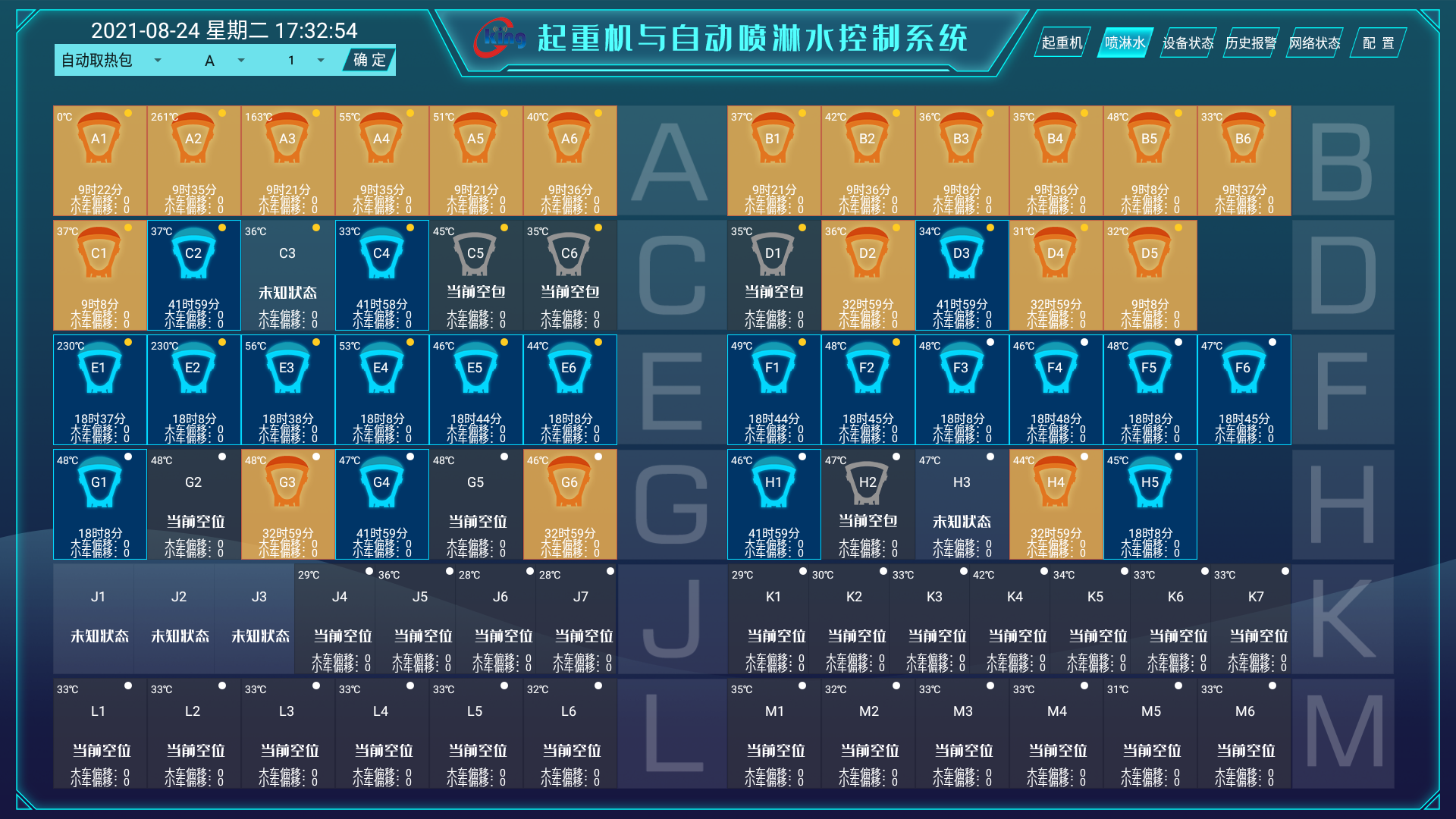Select ladle tile A2 at 261℃

point(193,161)
